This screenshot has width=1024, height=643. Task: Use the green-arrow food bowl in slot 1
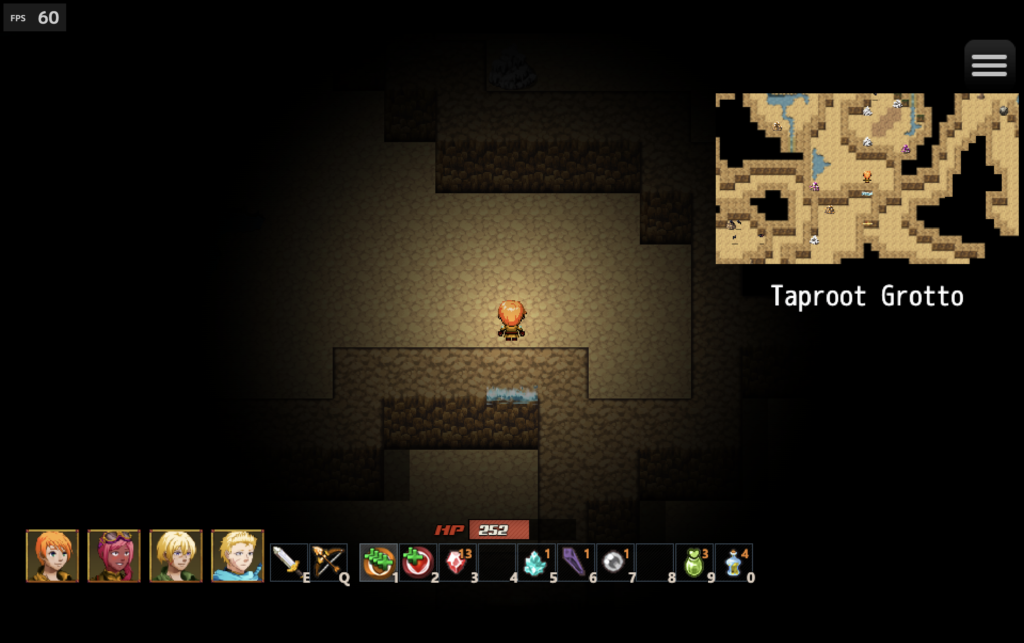378,562
